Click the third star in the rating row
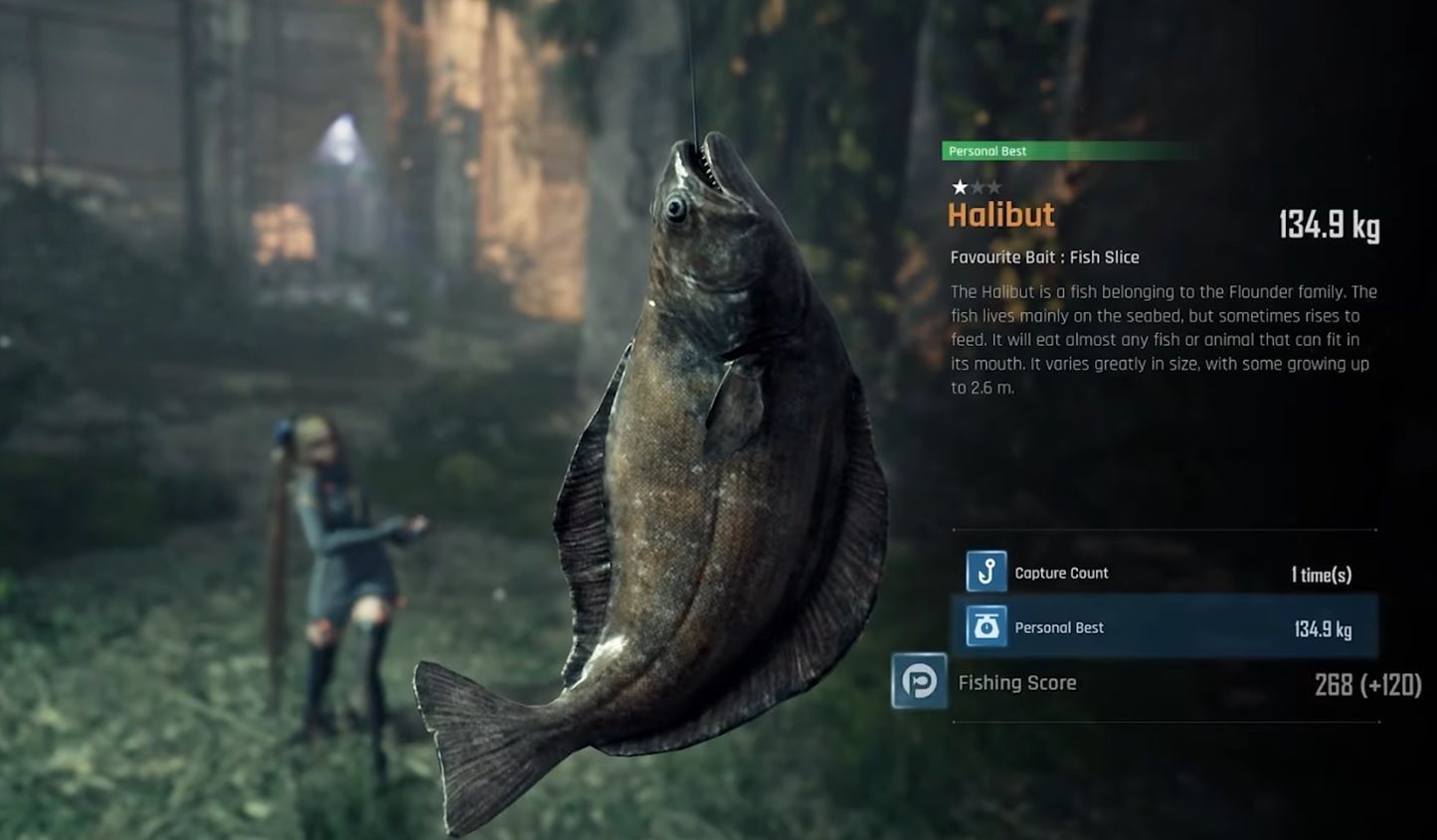This screenshot has width=1437, height=840. 996,185
